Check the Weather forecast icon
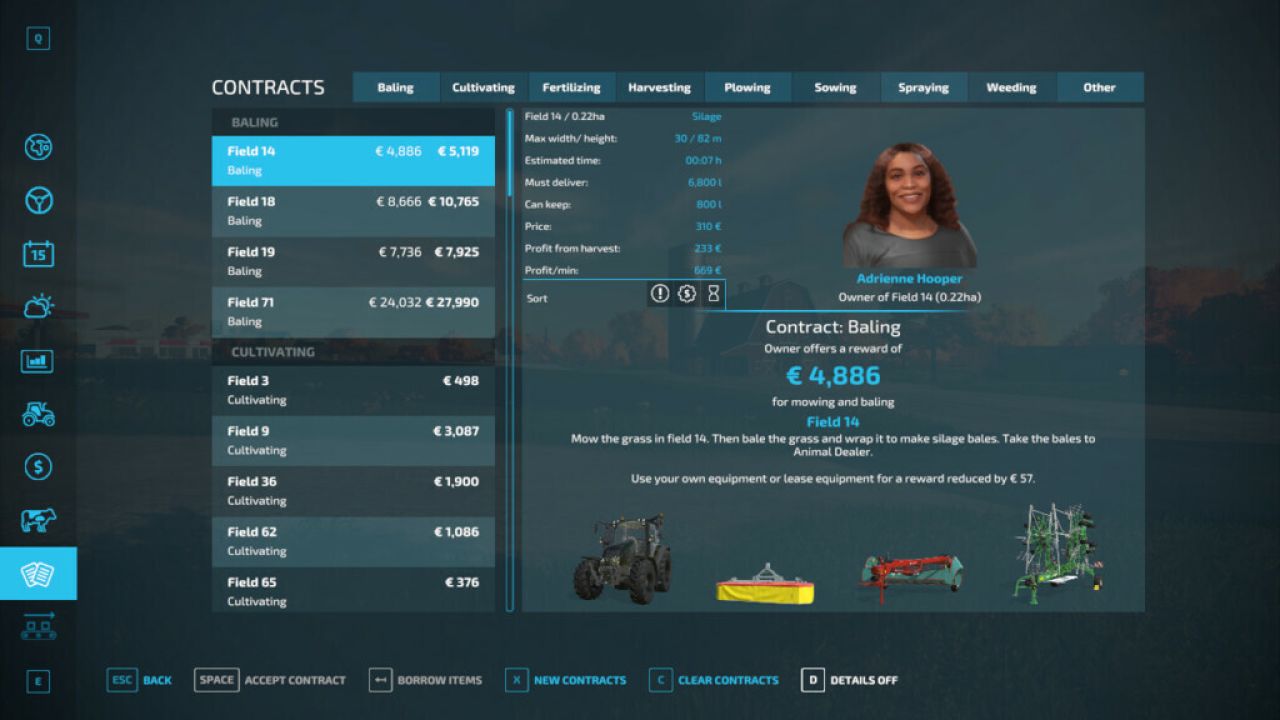 [x=37, y=307]
